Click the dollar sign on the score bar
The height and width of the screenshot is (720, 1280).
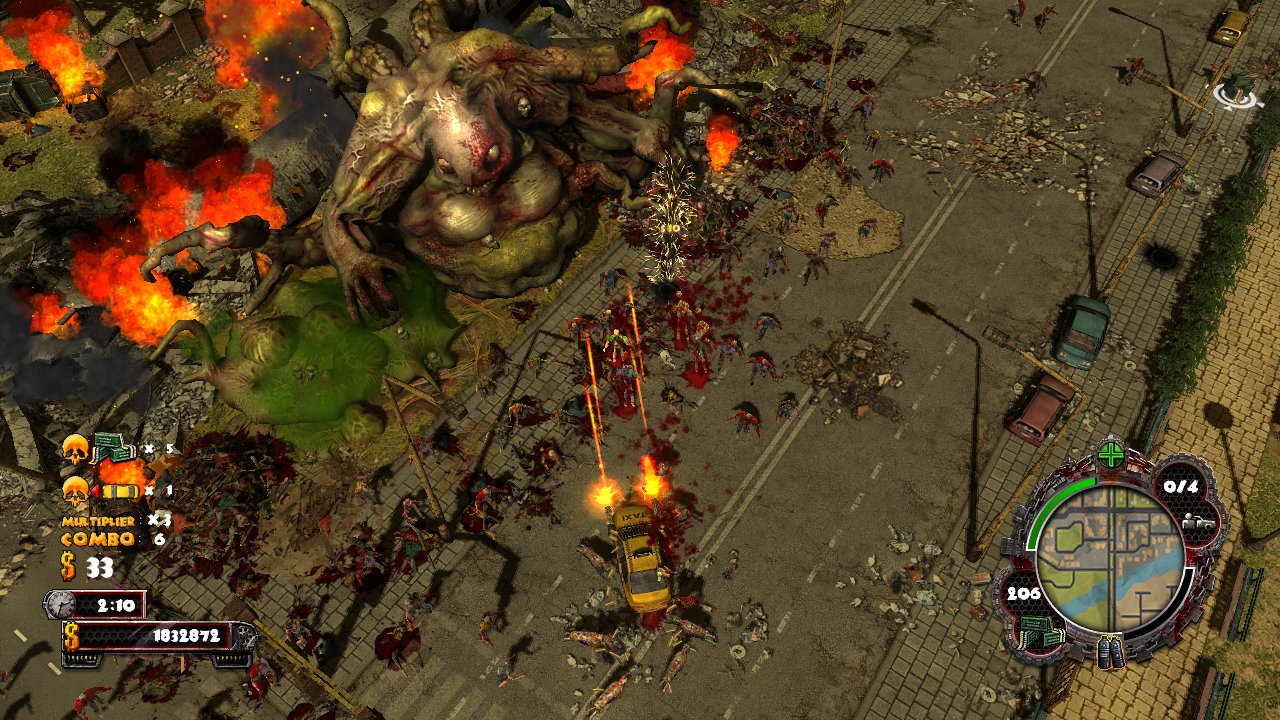point(70,634)
